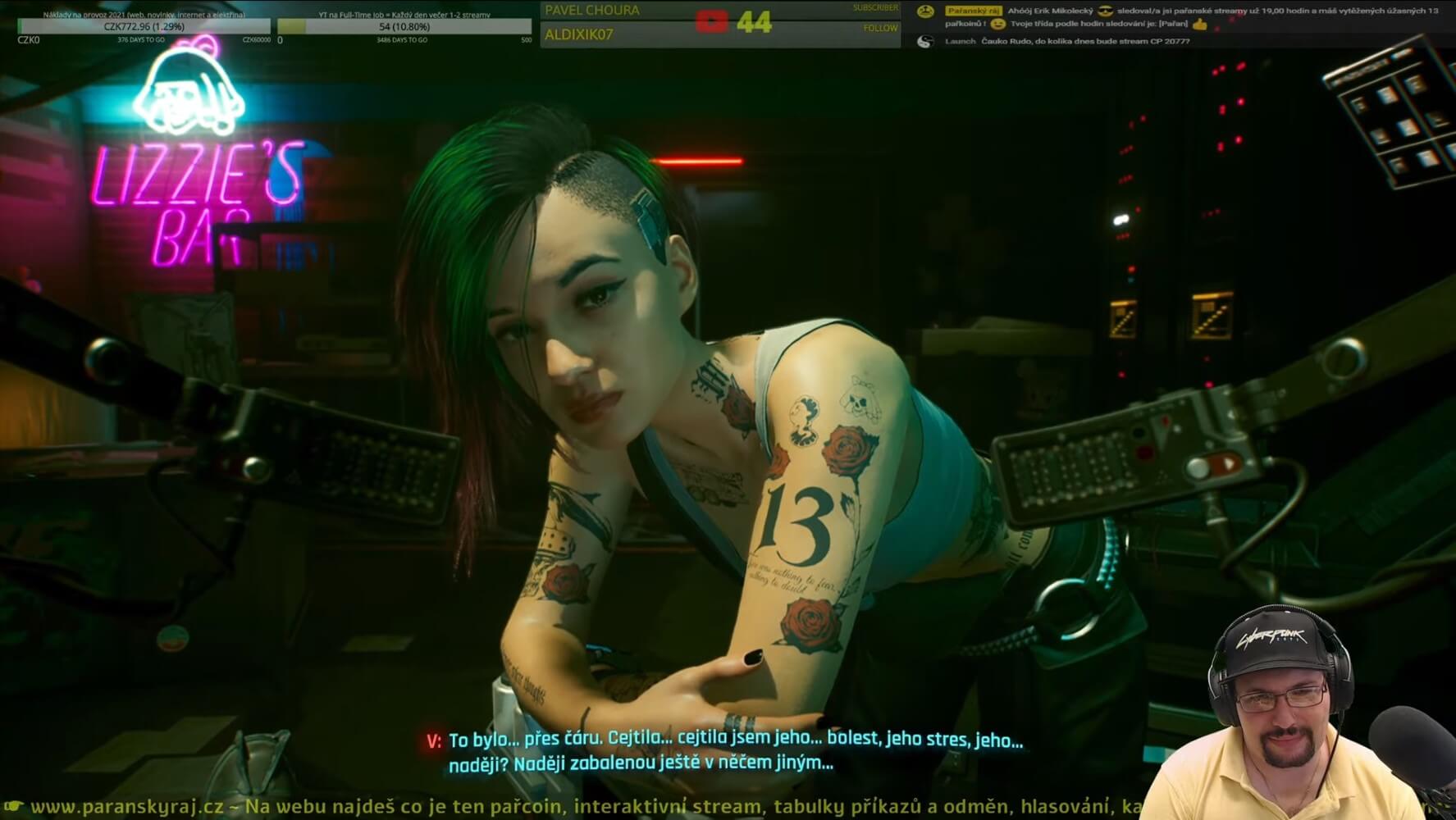Click the www.paranskyraj.cz link in the ticker
1456x820 pixels.
click(x=126, y=806)
